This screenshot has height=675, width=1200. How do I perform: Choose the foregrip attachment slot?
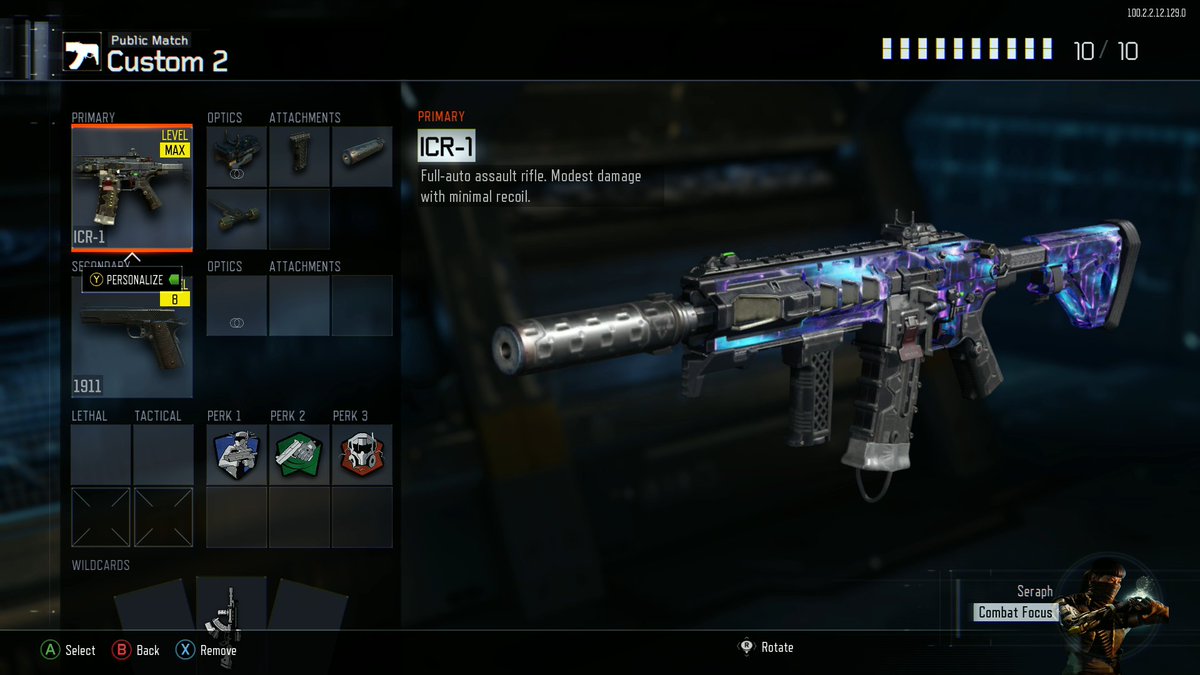click(299, 157)
